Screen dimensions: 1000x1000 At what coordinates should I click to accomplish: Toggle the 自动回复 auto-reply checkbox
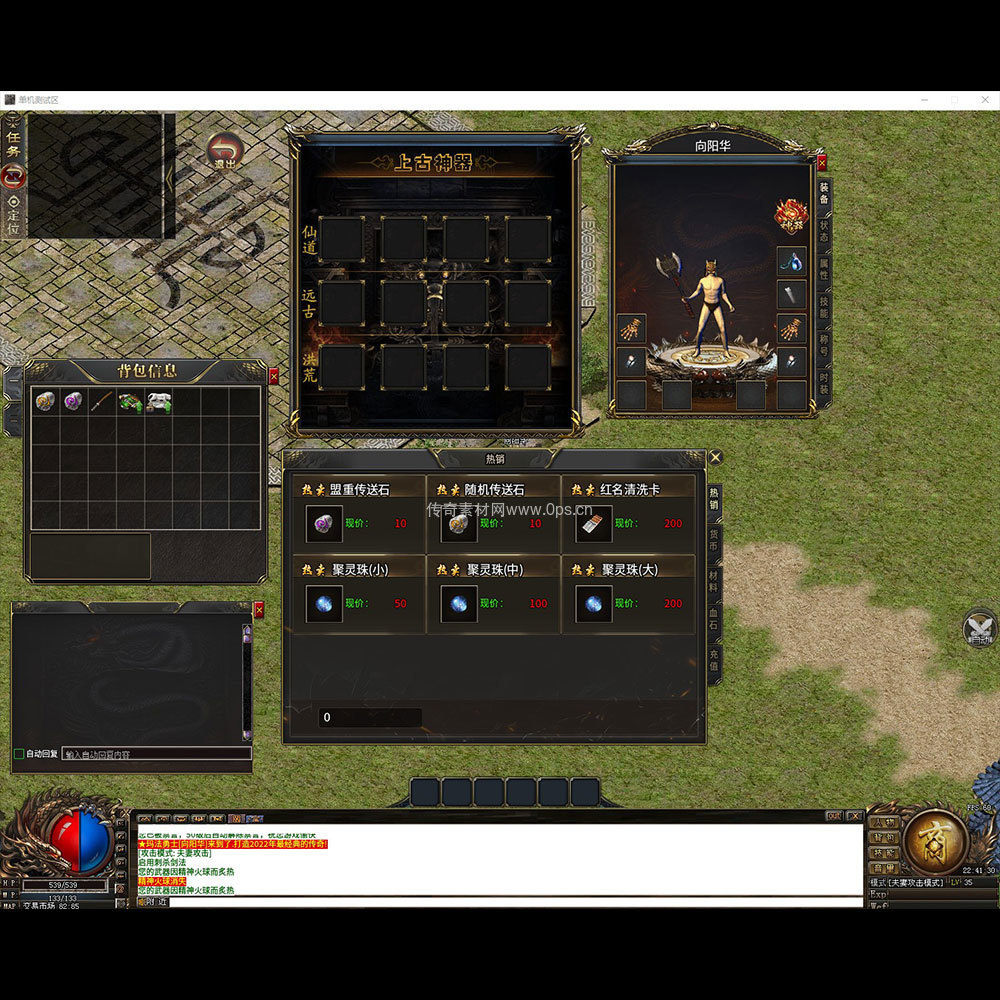click(x=19, y=753)
